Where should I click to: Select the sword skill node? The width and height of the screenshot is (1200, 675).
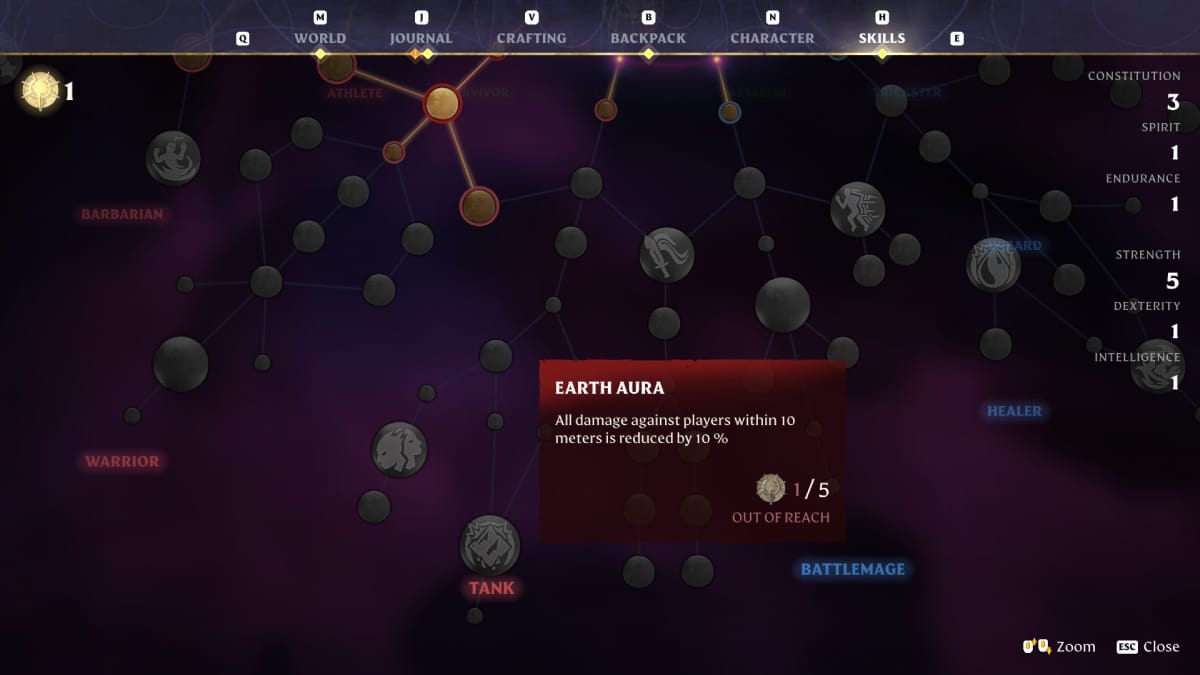click(667, 254)
